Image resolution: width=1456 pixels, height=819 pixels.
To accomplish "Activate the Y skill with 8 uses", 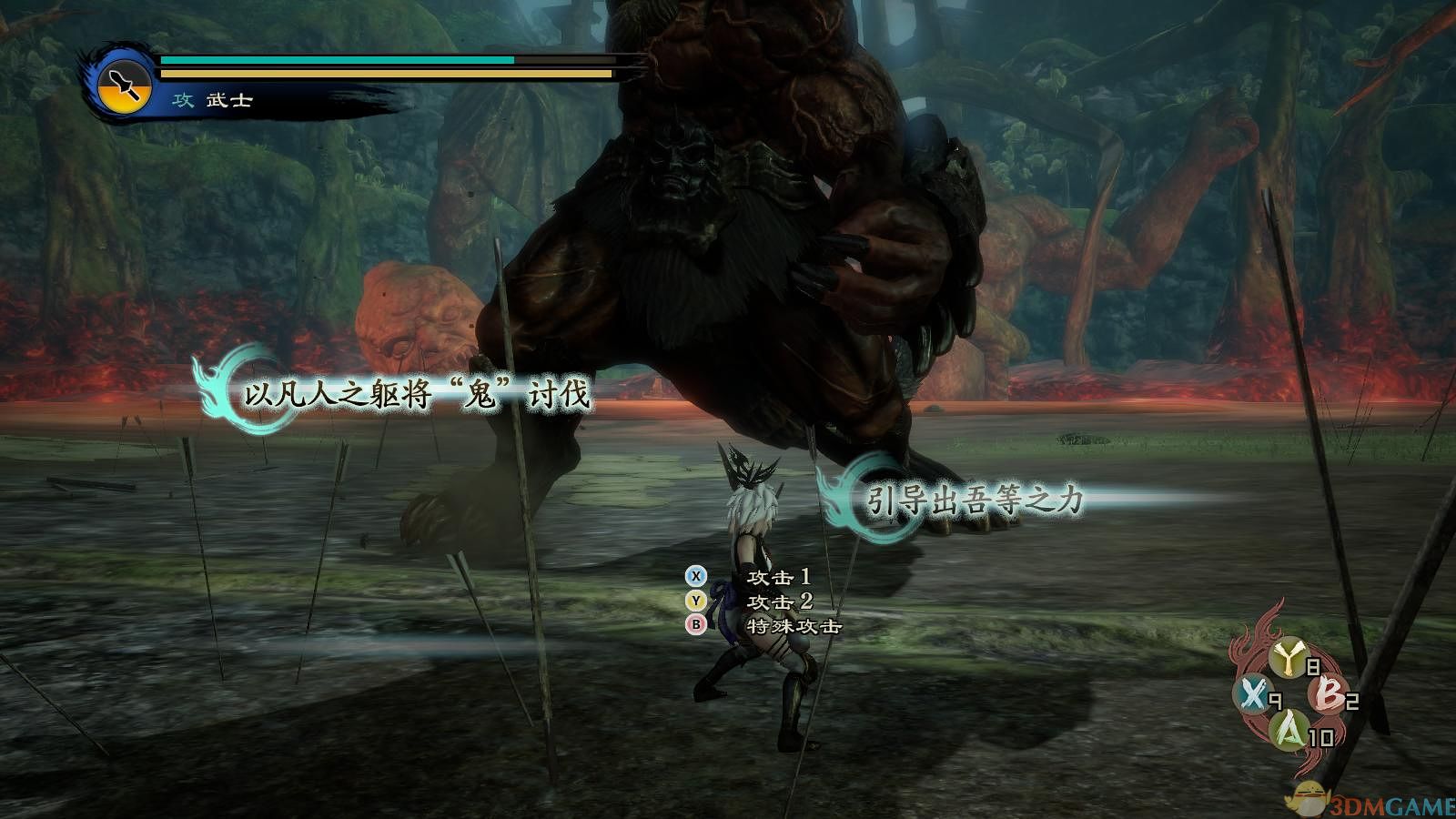I will [1289, 660].
